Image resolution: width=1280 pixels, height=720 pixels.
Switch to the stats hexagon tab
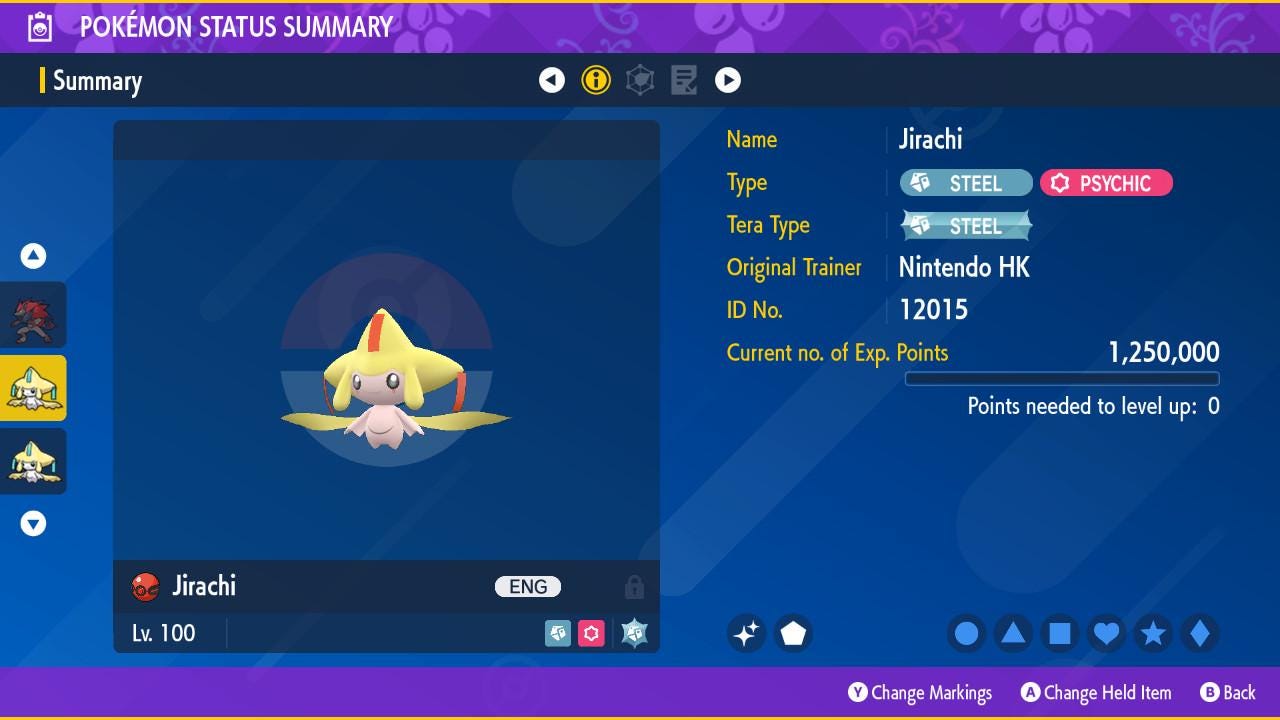coord(640,80)
